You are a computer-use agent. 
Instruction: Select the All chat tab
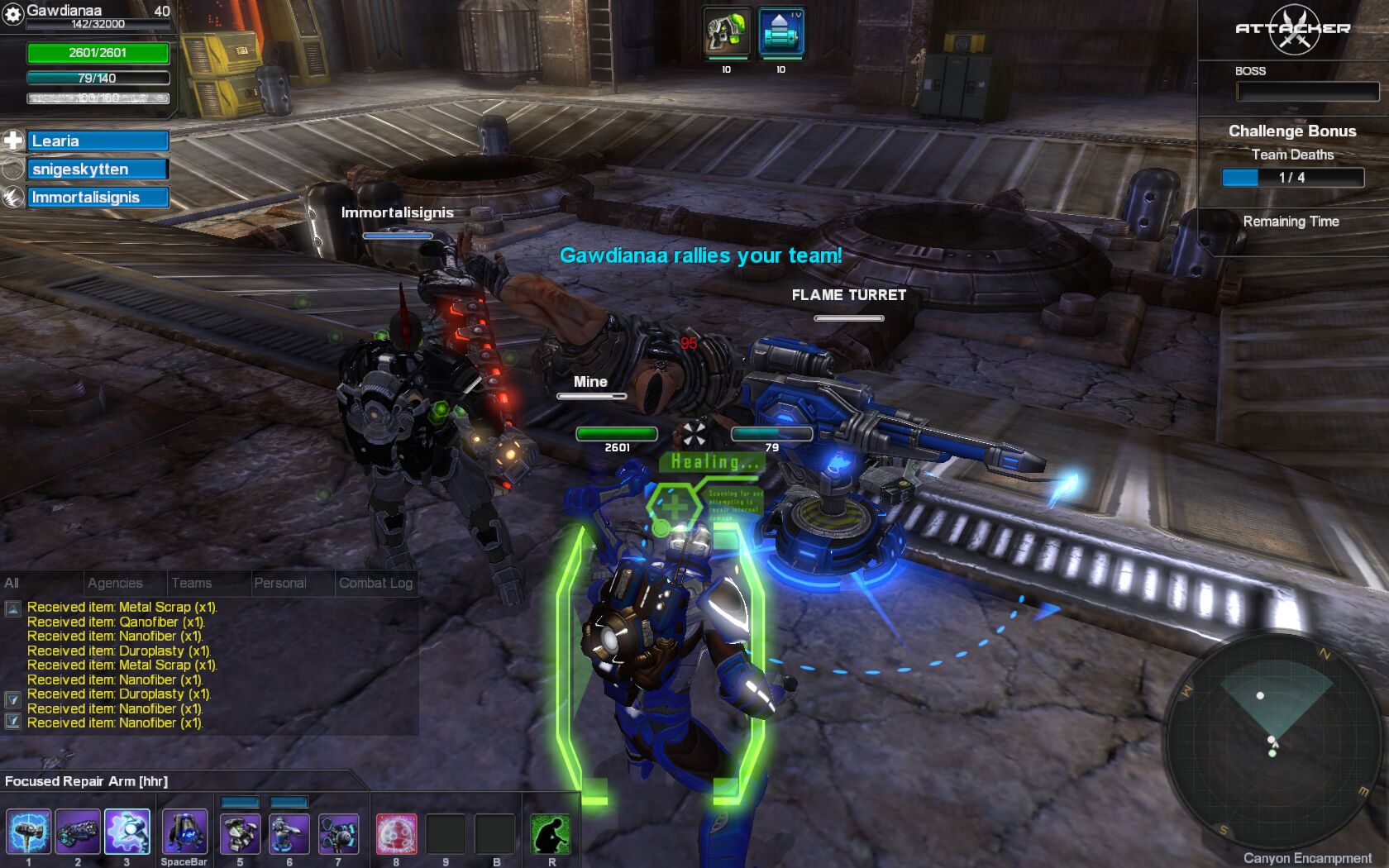tap(12, 583)
